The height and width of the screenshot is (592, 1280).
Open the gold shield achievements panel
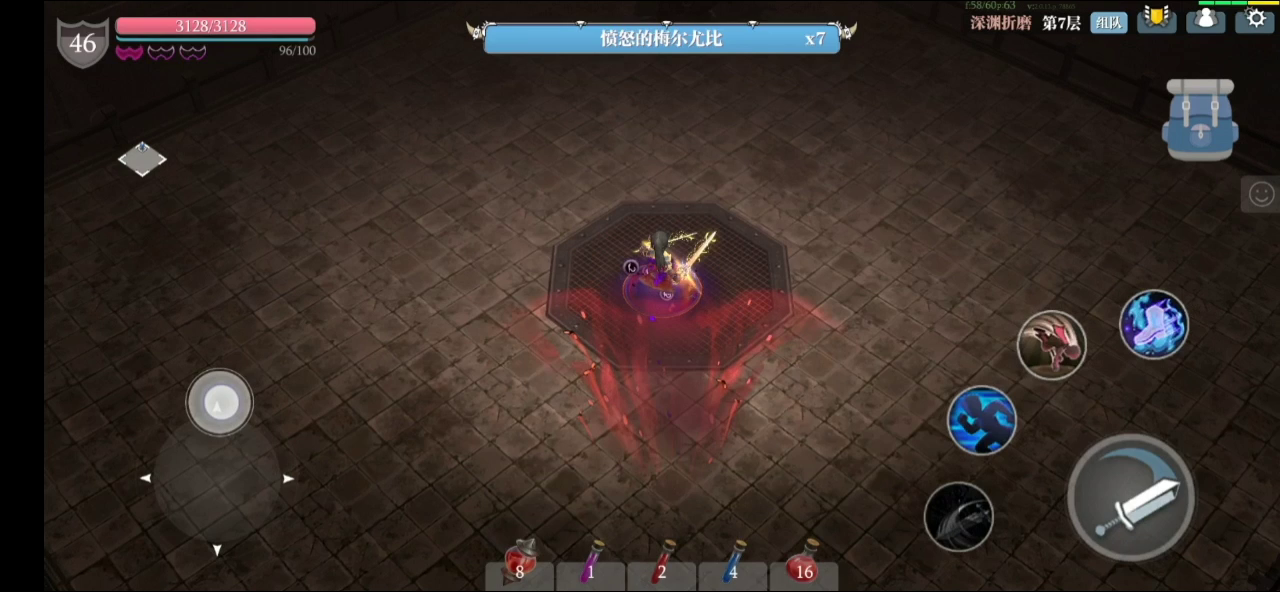(x=1157, y=19)
